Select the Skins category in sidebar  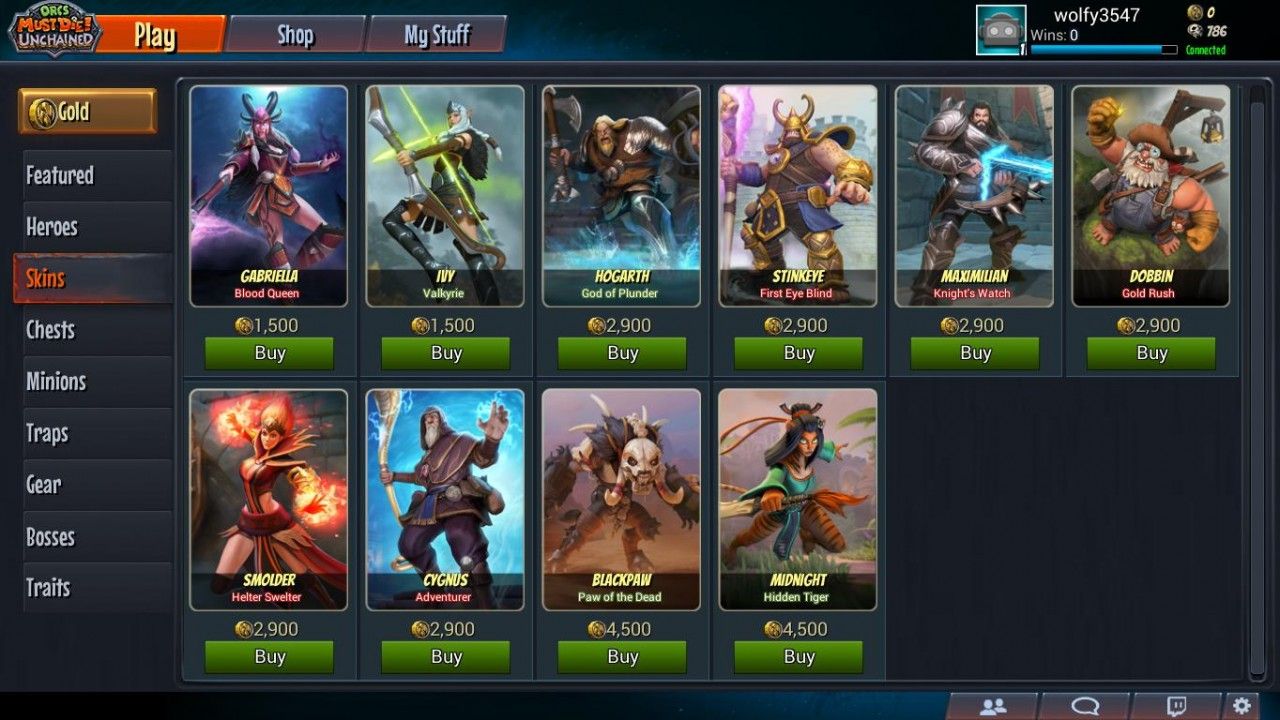coord(90,278)
